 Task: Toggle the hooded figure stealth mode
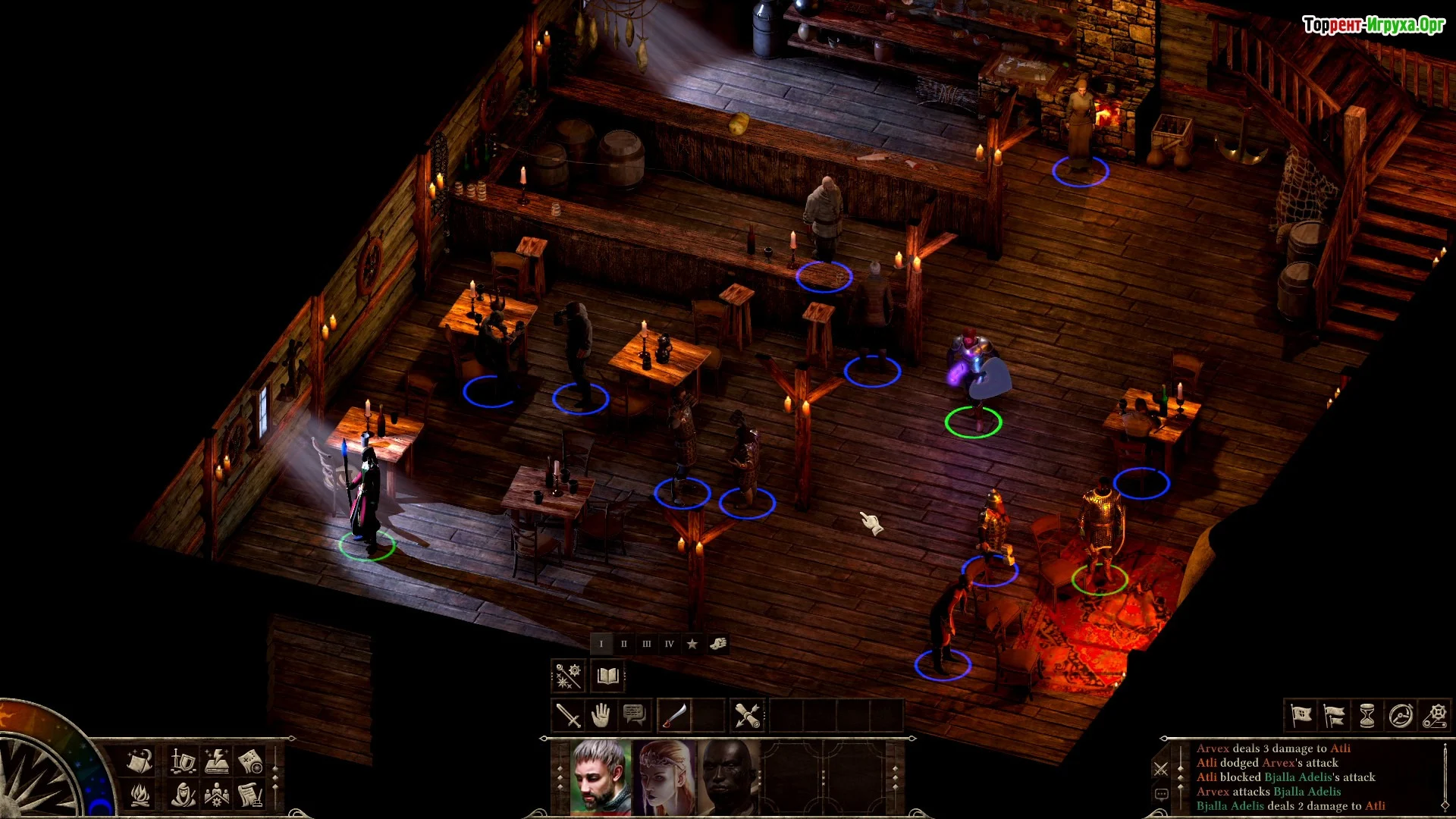pyautogui.click(x=183, y=795)
